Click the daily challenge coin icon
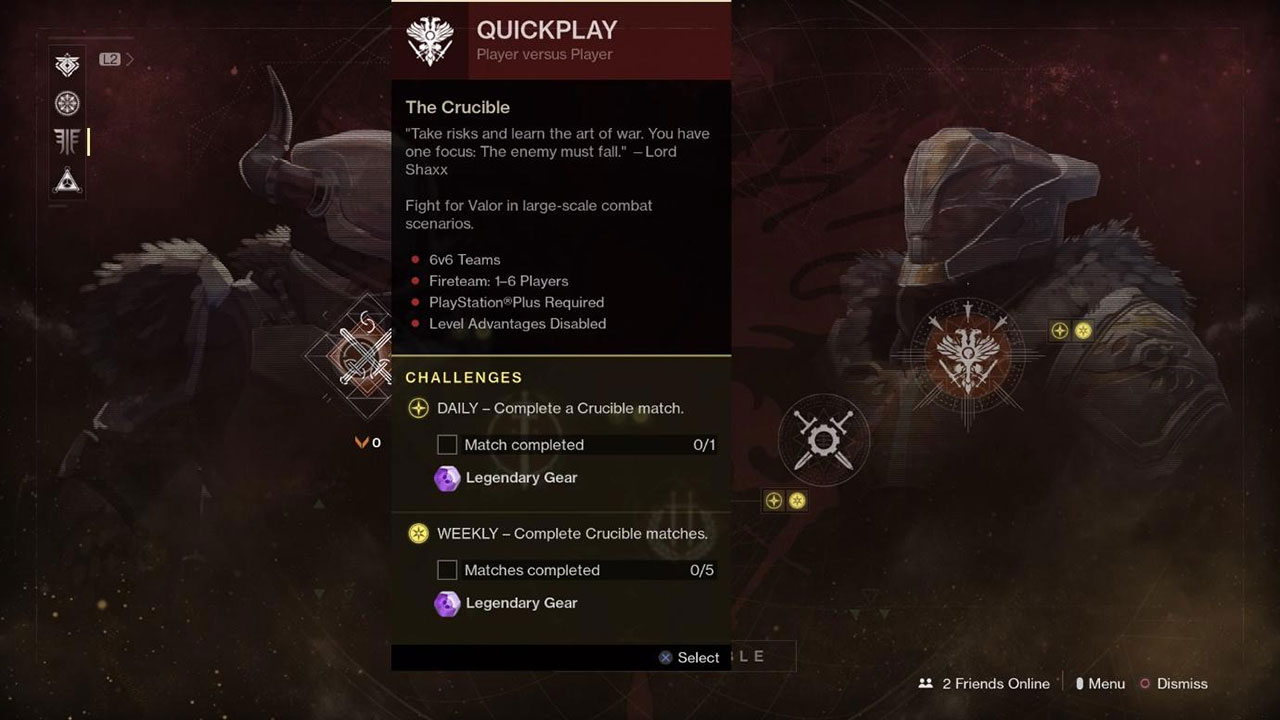This screenshot has width=1280, height=720. pyautogui.click(x=417, y=408)
